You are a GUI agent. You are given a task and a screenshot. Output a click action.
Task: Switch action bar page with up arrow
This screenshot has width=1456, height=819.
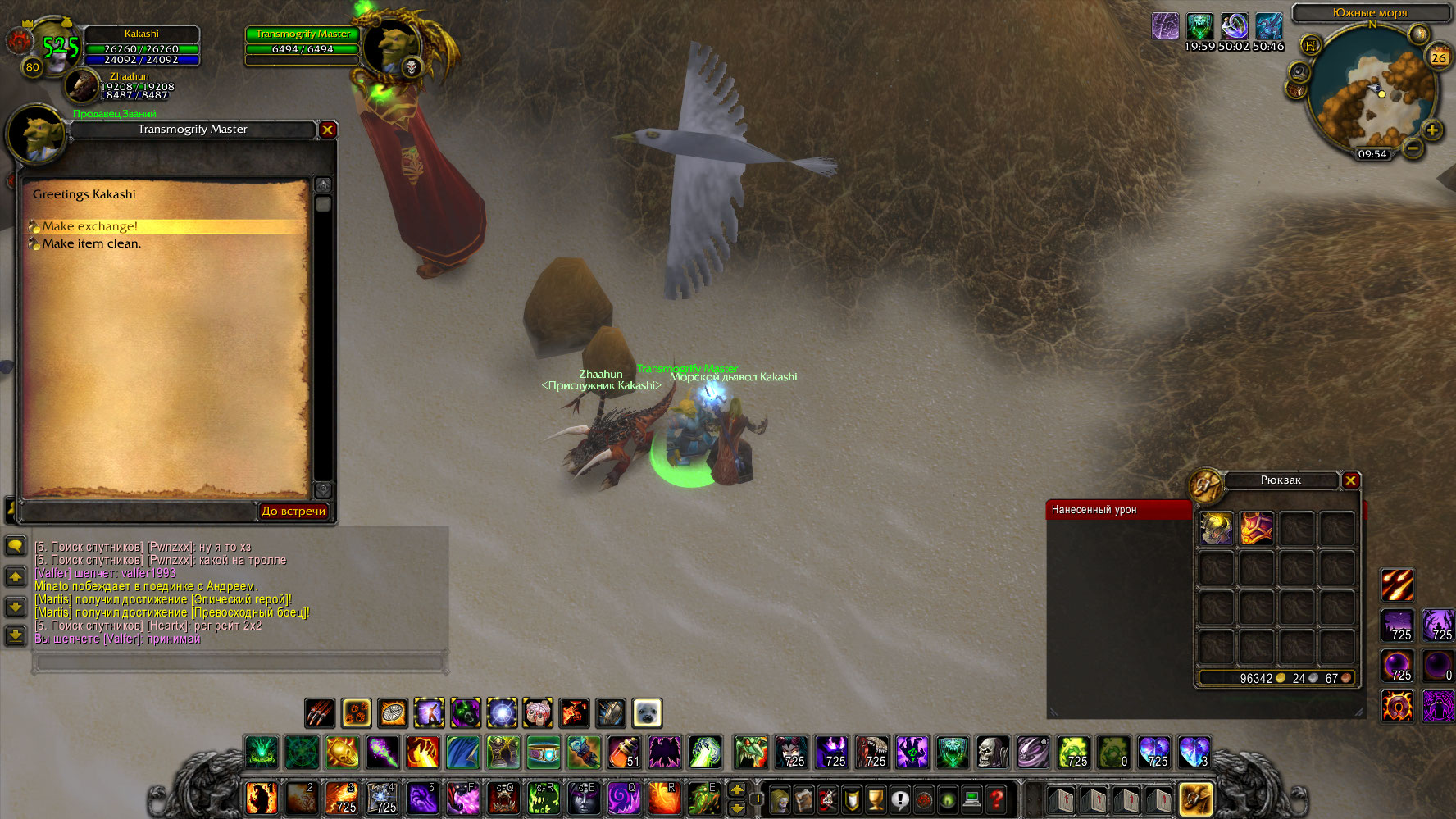click(x=737, y=789)
